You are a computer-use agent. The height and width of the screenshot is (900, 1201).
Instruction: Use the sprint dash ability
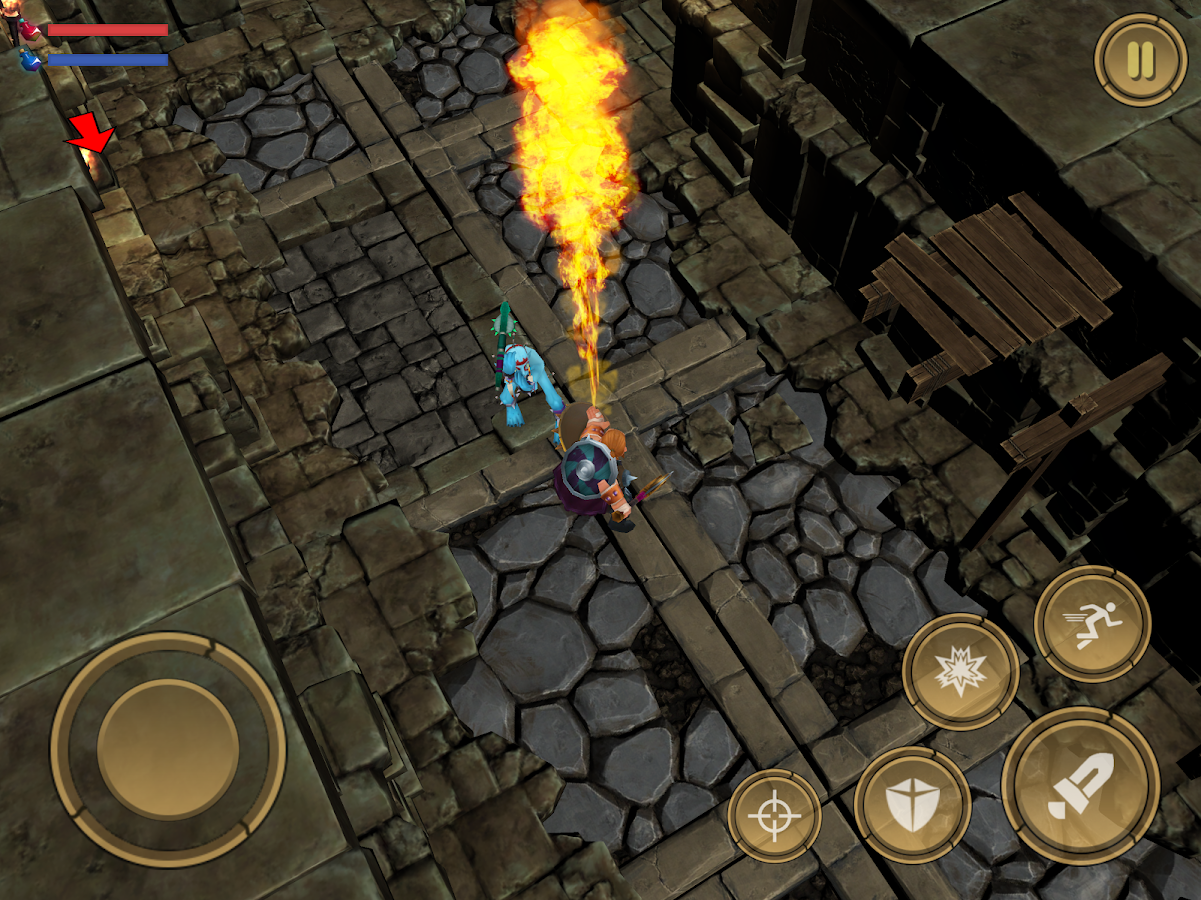(x=1092, y=625)
